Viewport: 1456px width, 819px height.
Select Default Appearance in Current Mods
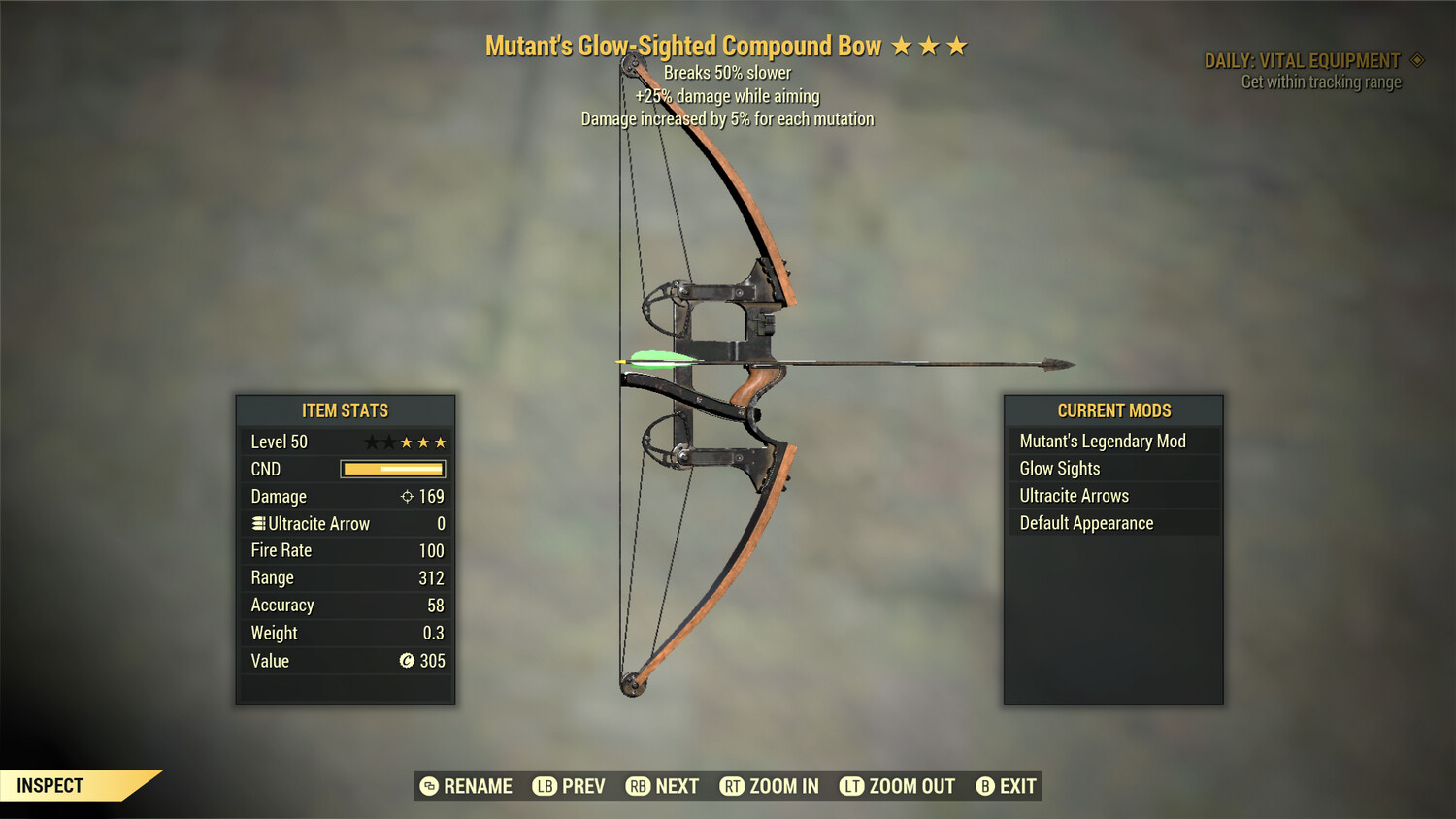[1085, 522]
